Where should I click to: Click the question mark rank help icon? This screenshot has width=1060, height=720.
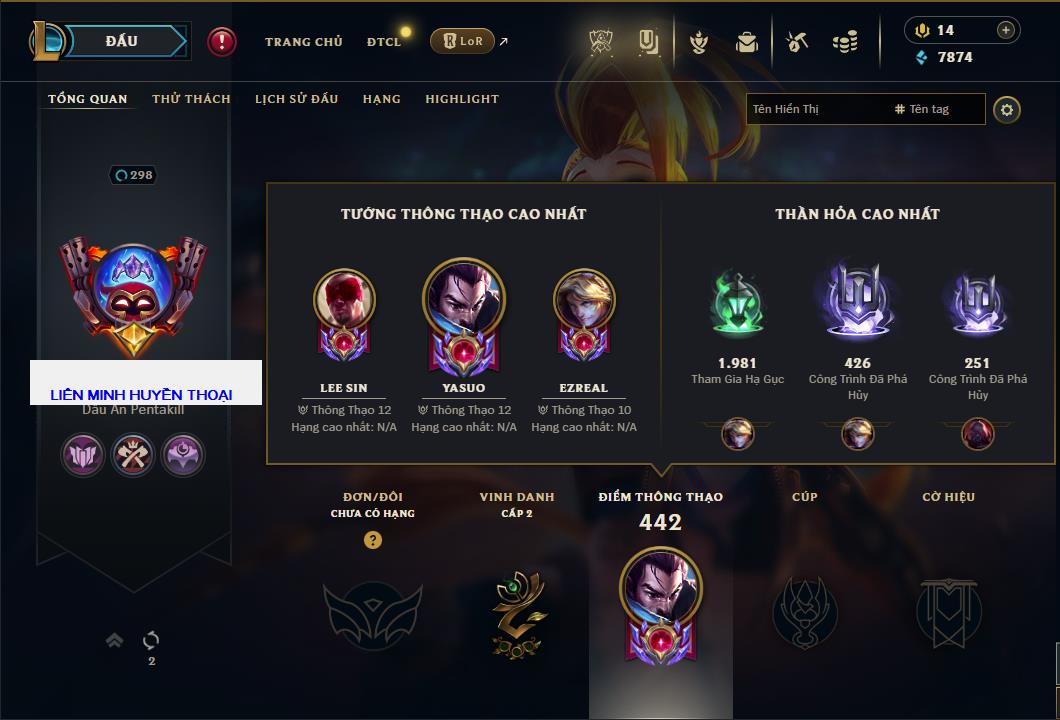373,540
